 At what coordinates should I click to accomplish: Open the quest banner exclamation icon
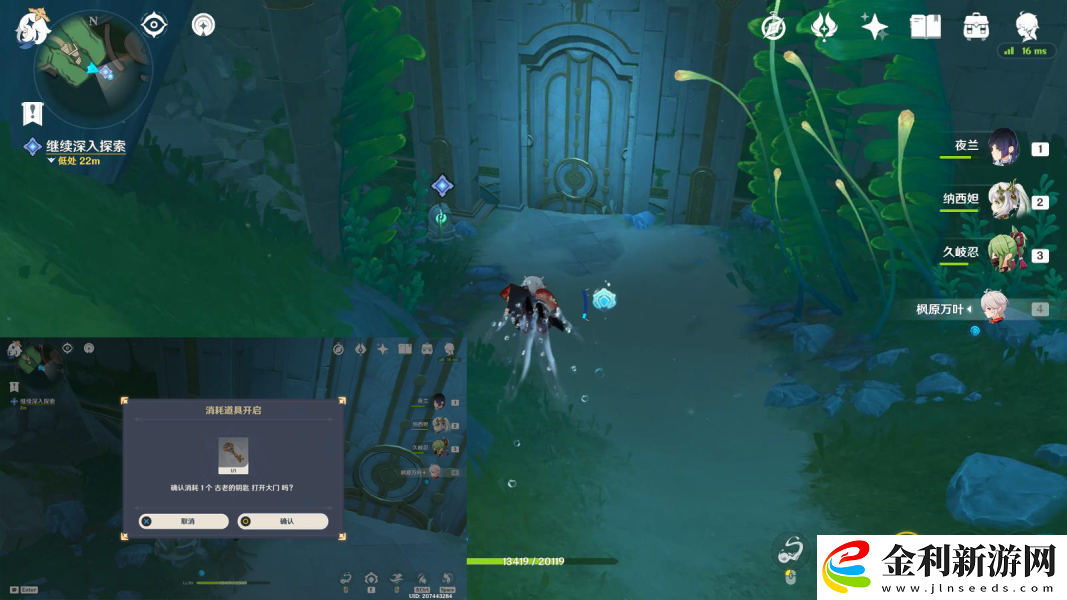[x=32, y=113]
